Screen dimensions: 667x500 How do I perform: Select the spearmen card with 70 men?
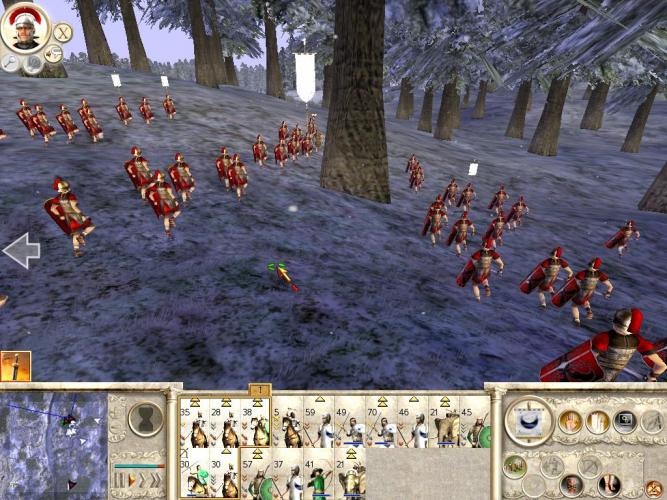point(380,424)
